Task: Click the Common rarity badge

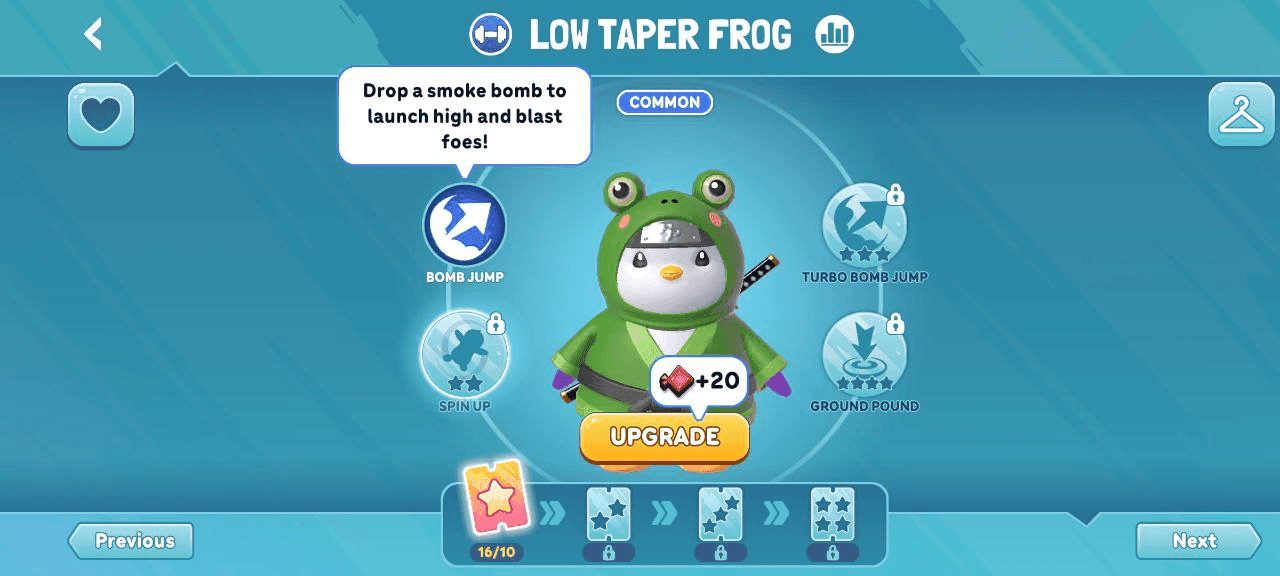Action: (665, 102)
